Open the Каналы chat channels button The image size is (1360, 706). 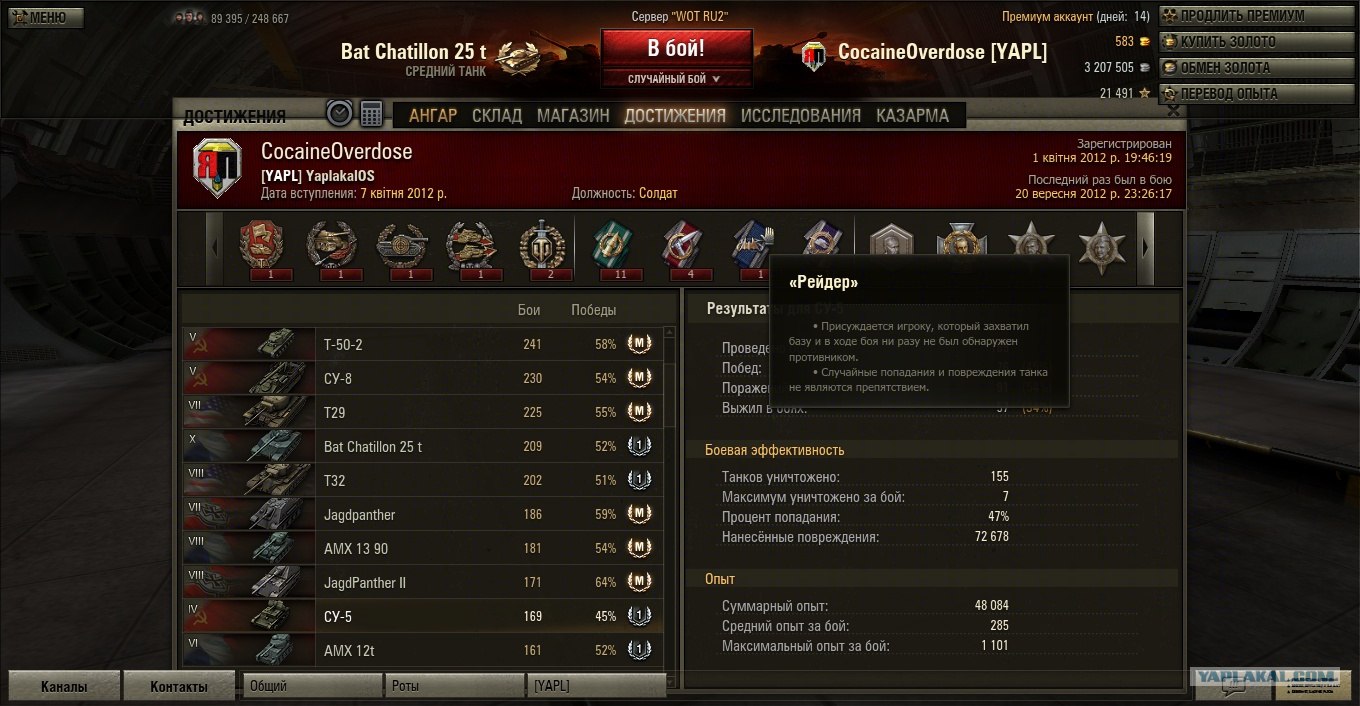63,687
